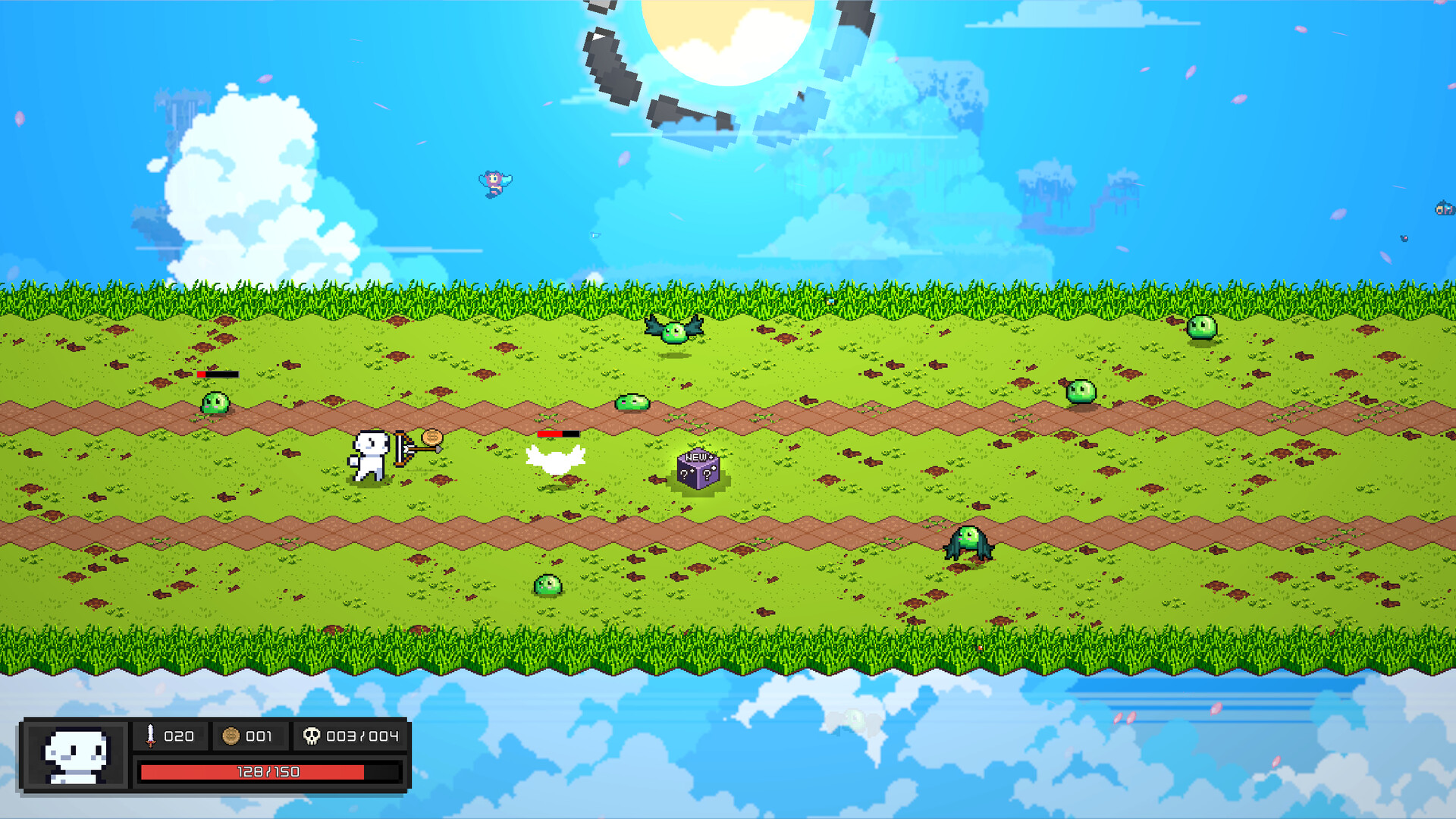Select the fairy flying beneath the sun

pyautogui.click(x=493, y=184)
